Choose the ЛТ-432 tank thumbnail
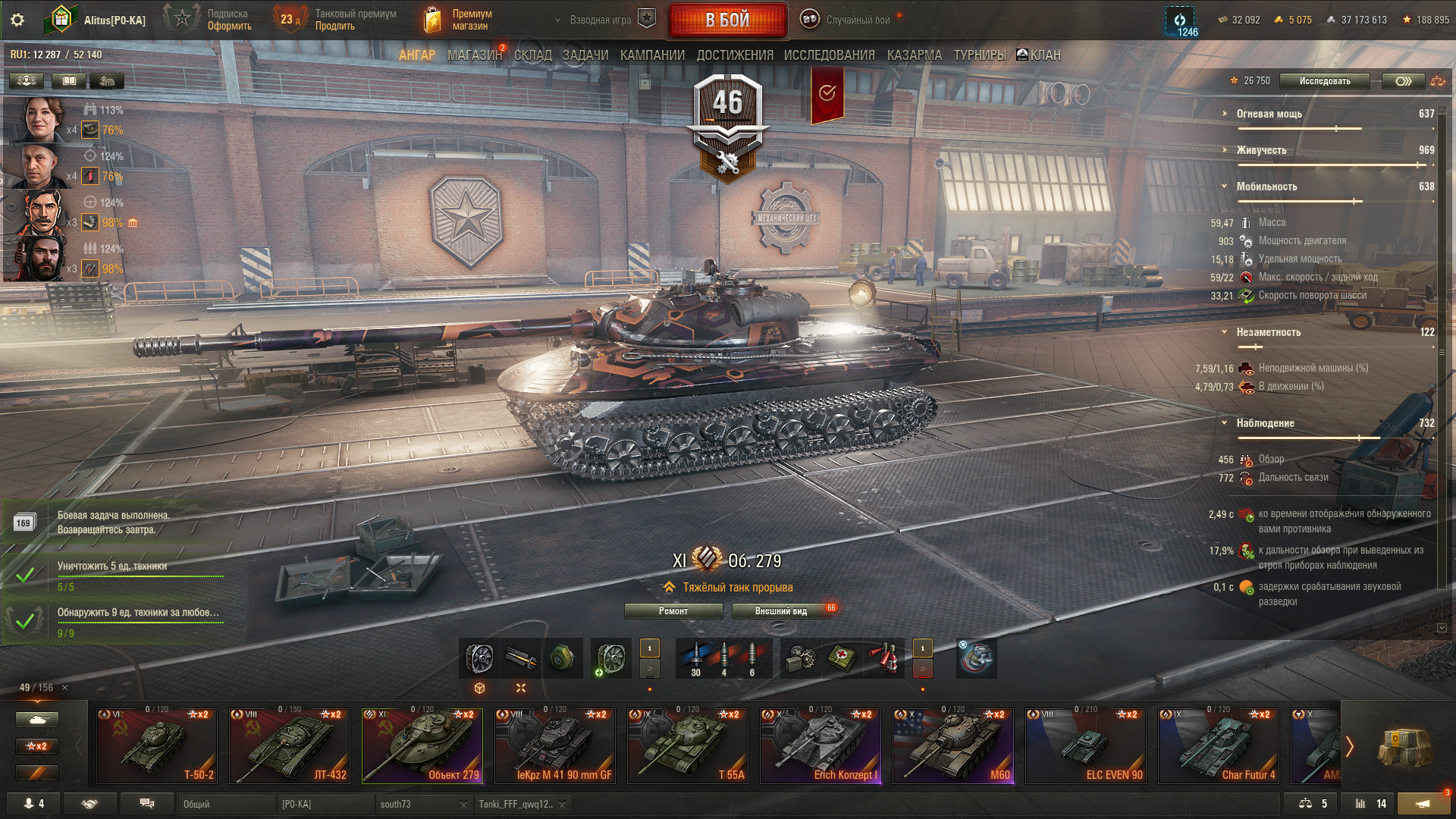This screenshot has height=819, width=1456. [290, 745]
